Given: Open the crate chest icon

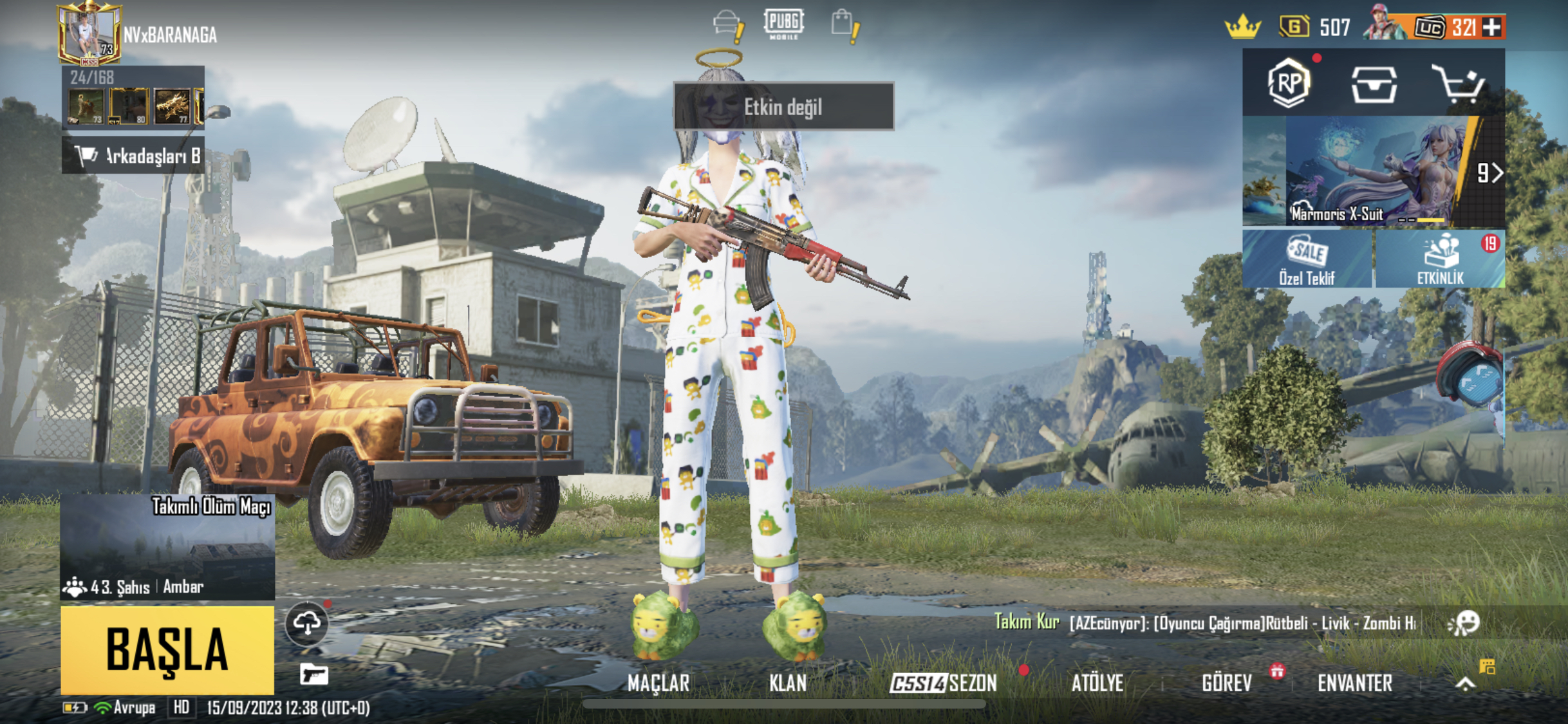Looking at the screenshot, I should point(1374,84).
